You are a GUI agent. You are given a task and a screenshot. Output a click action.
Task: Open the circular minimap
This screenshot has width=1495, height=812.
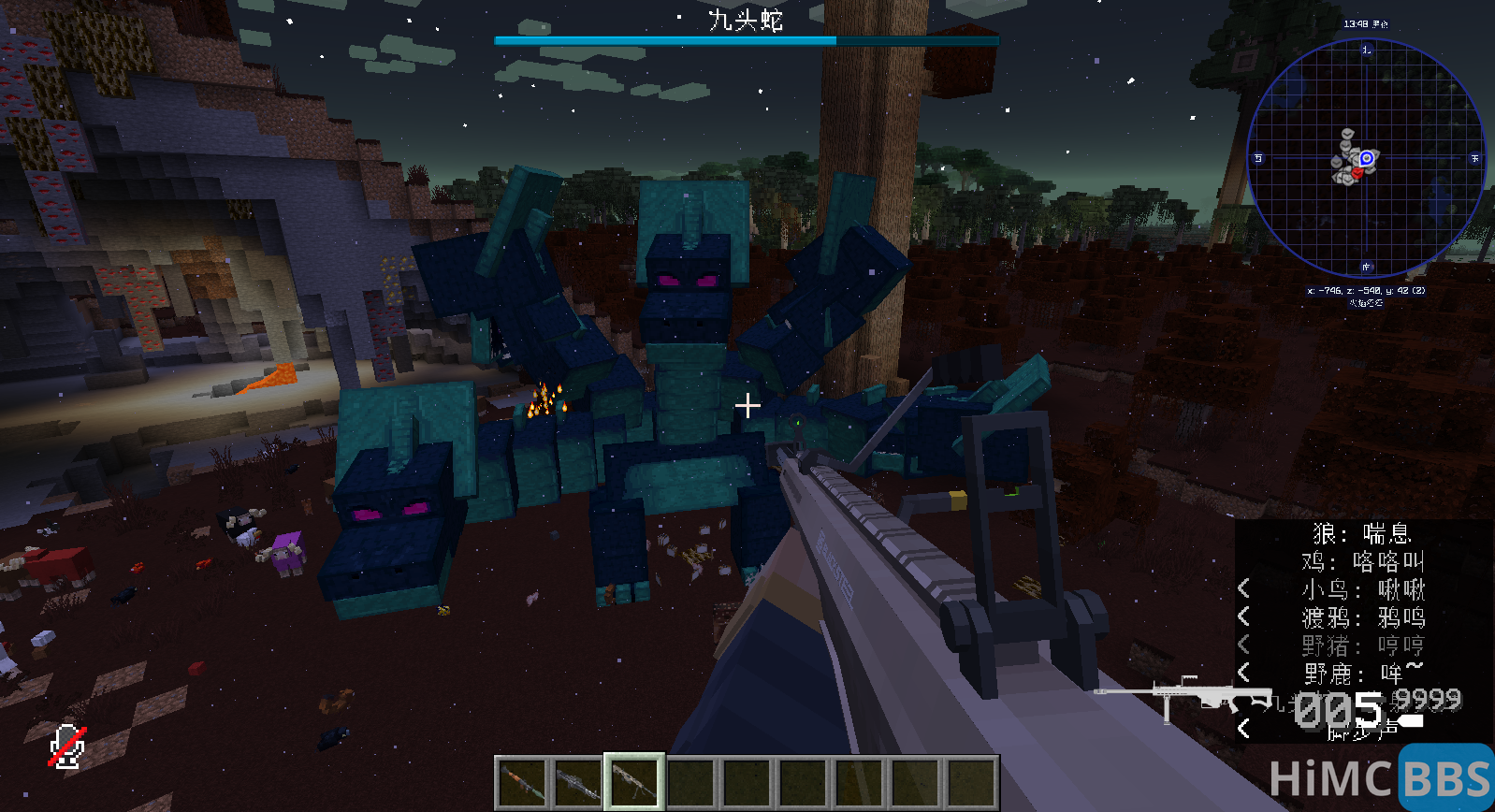tap(1366, 157)
